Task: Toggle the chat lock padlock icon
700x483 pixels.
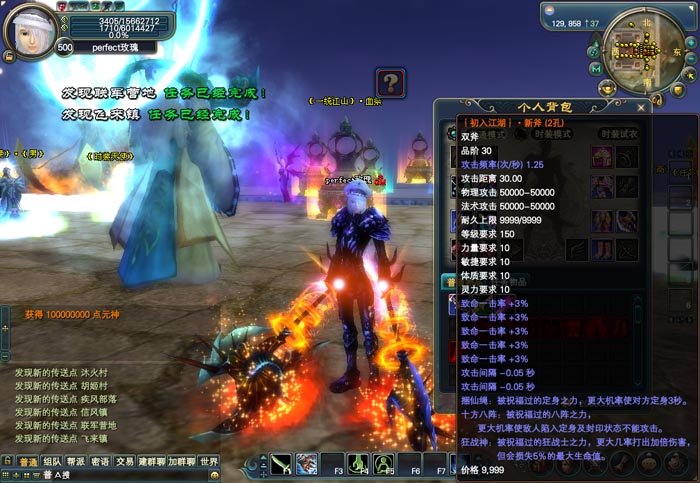Action: pyautogui.click(x=7, y=462)
